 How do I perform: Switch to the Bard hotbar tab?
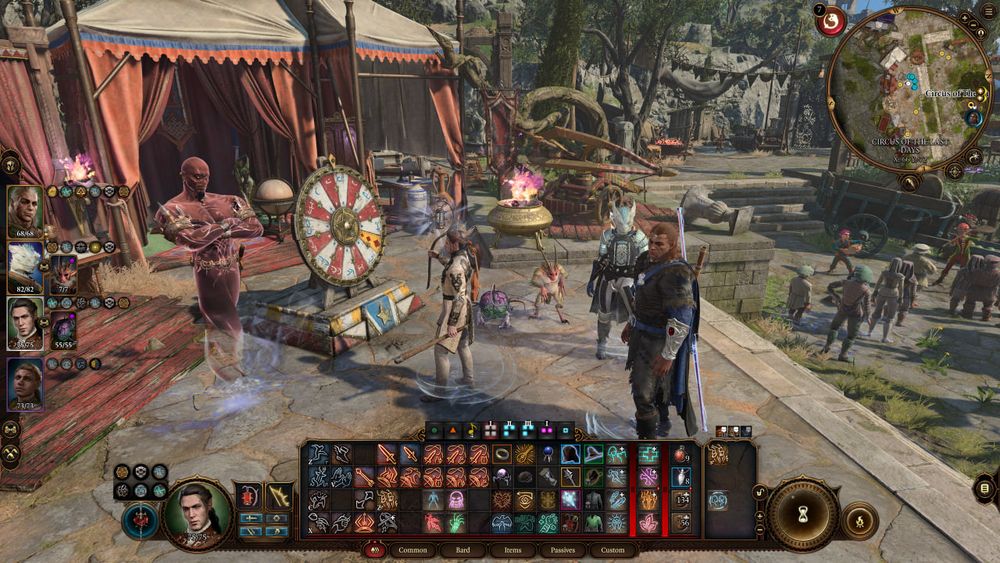(463, 550)
